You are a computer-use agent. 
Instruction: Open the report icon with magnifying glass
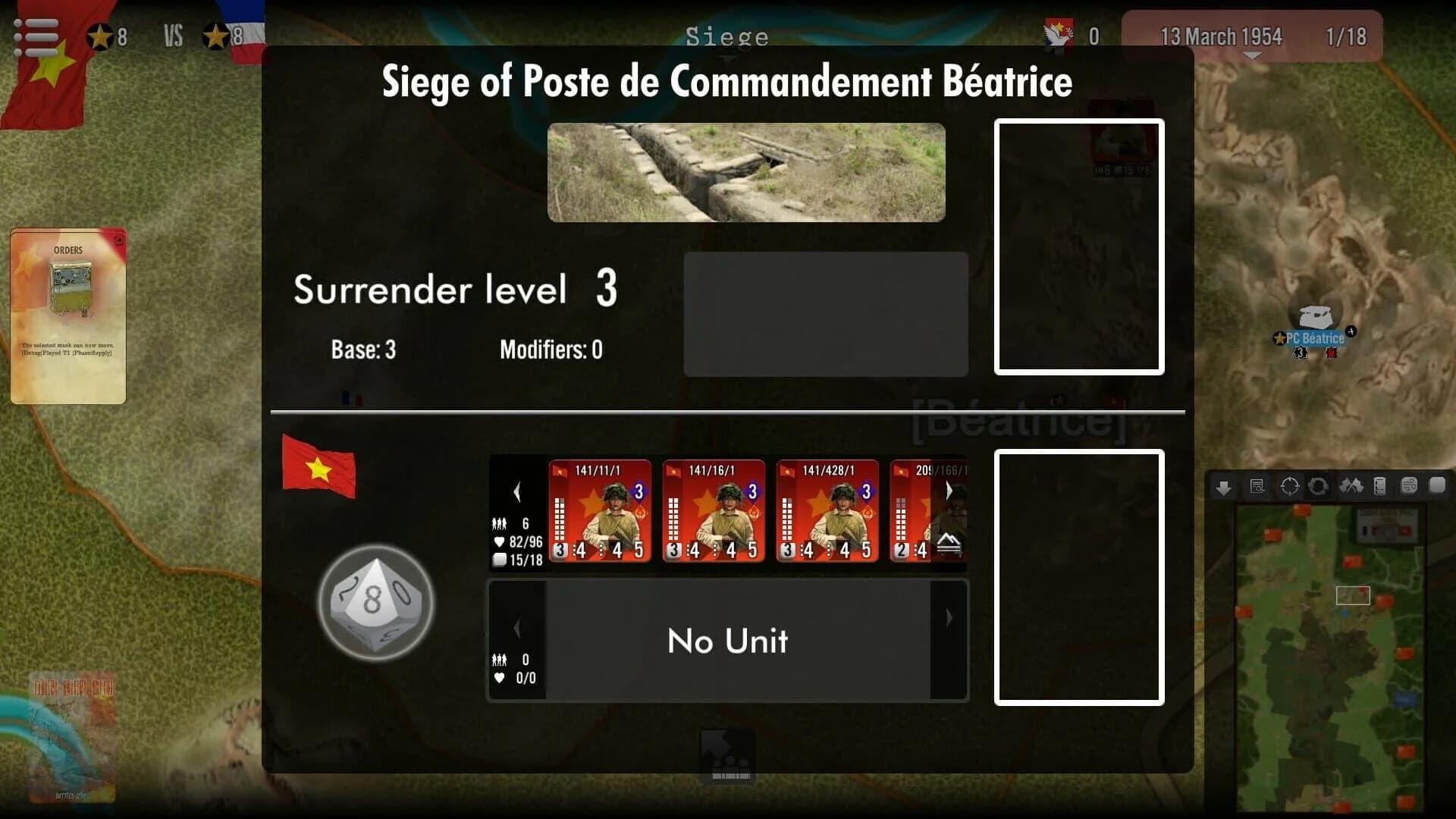coord(1256,486)
